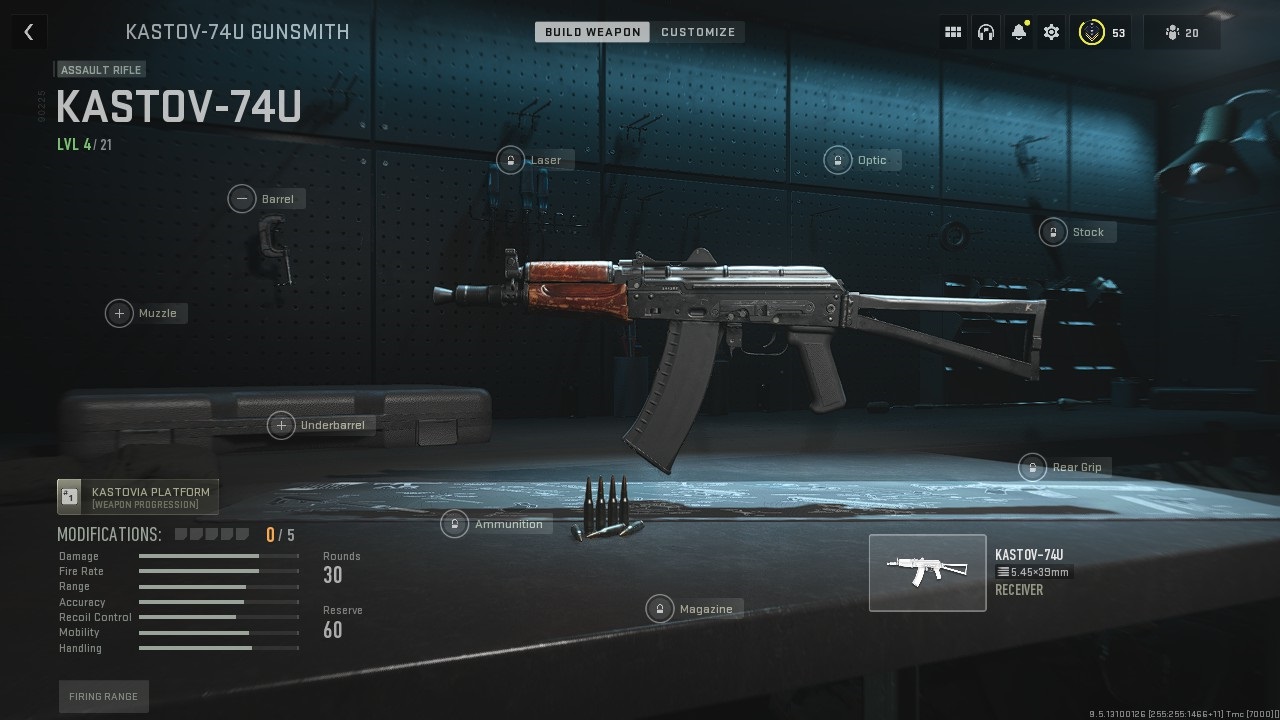Click the notifications bell icon
Viewport: 1280px width, 720px height.
click(x=1018, y=31)
